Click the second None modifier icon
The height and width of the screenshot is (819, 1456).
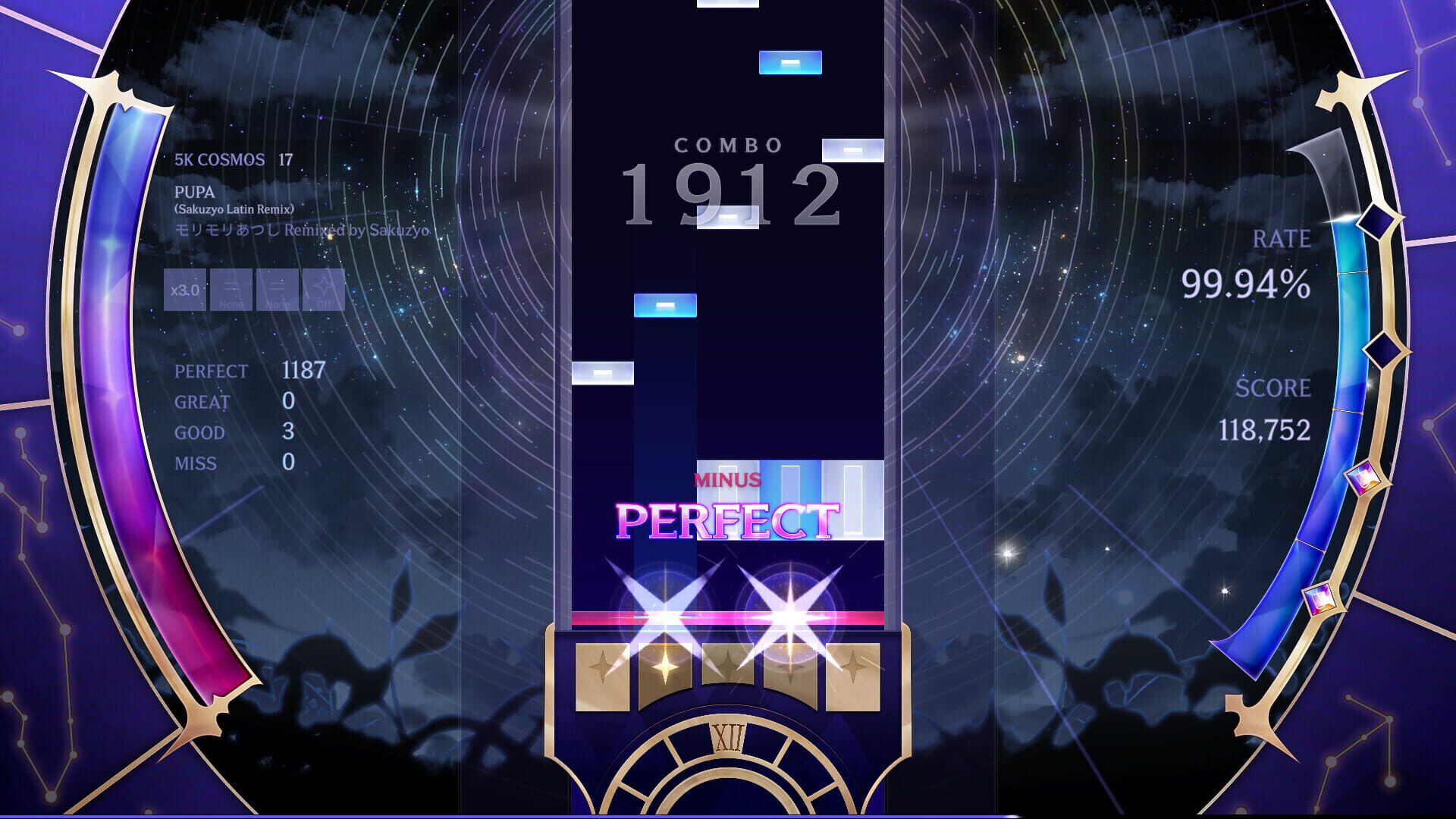point(276,289)
